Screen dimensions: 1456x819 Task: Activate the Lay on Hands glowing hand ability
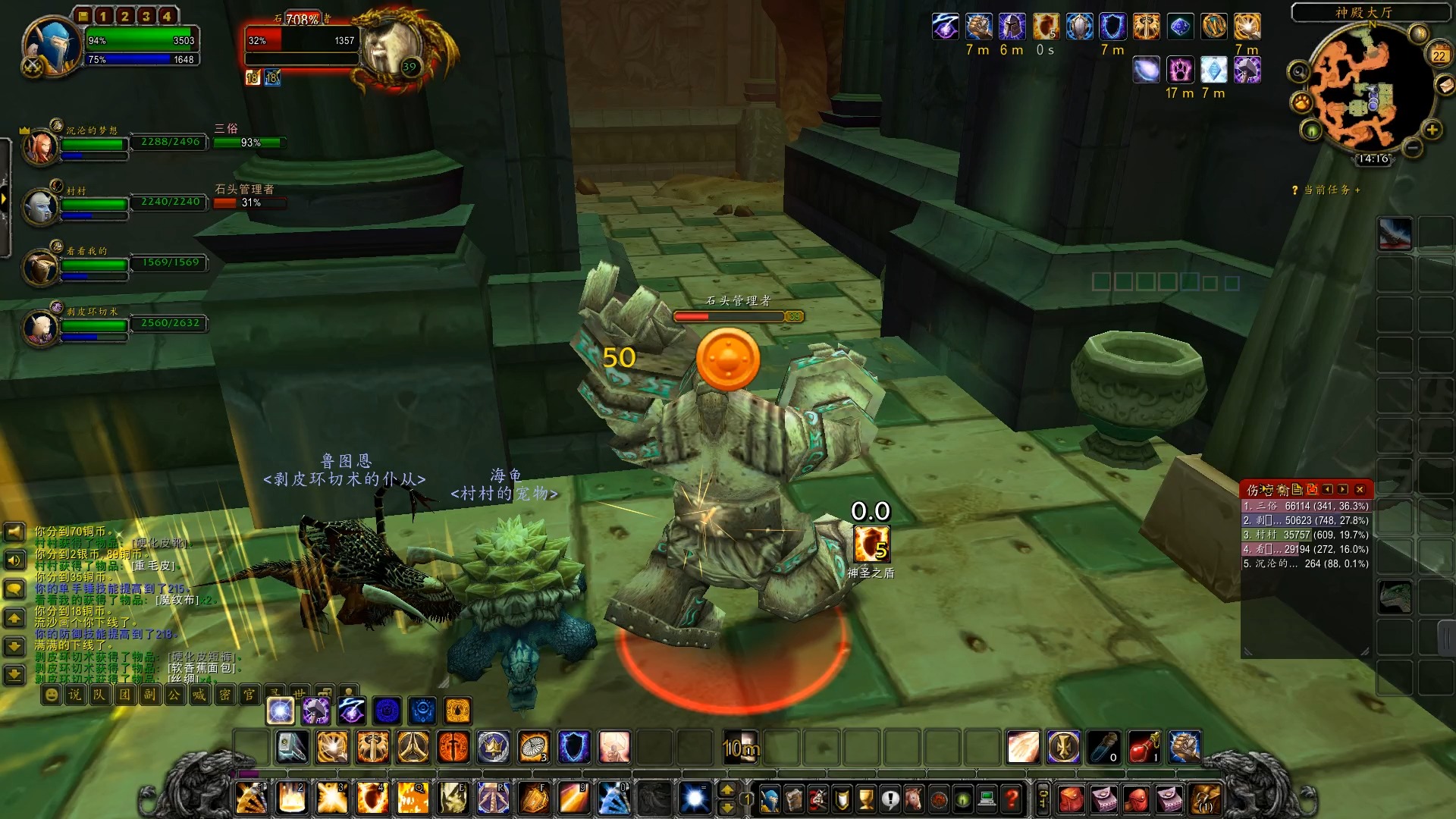tap(331, 748)
